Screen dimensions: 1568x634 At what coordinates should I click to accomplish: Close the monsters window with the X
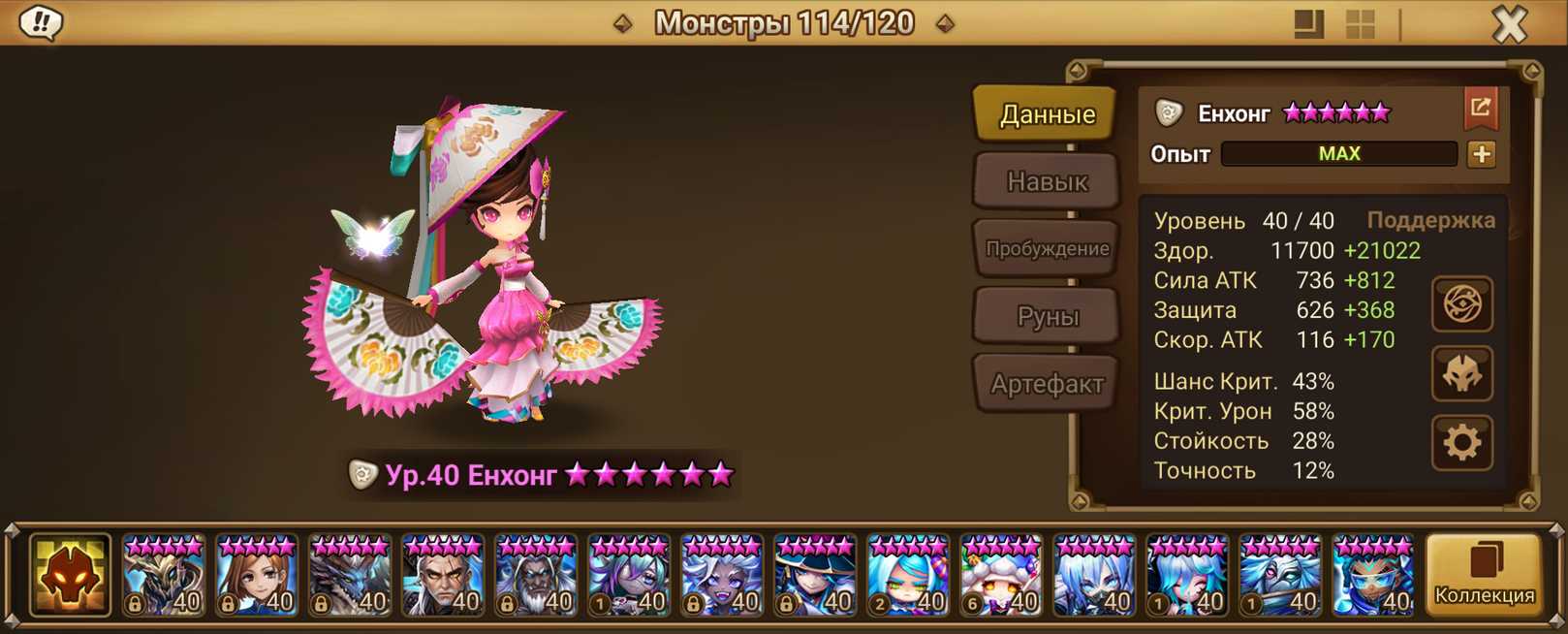[x=1509, y=23]
